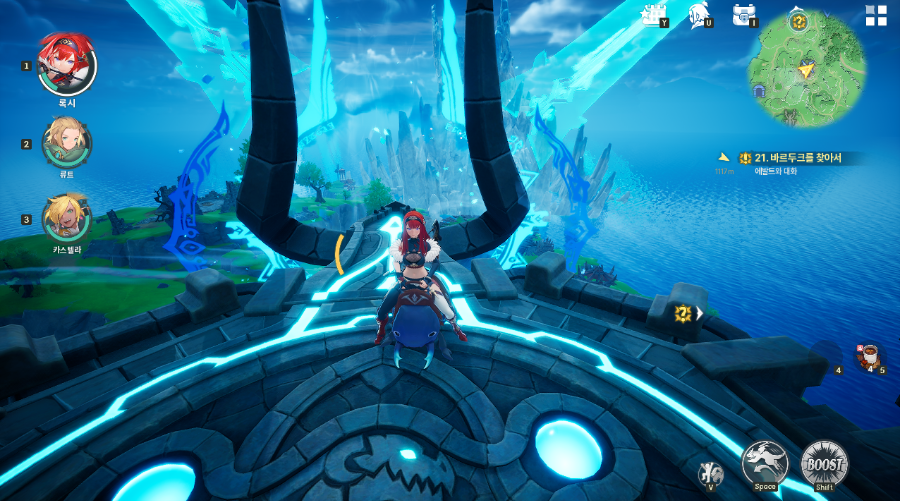Switch to party member 카스텔라

(x=66, y=217)
